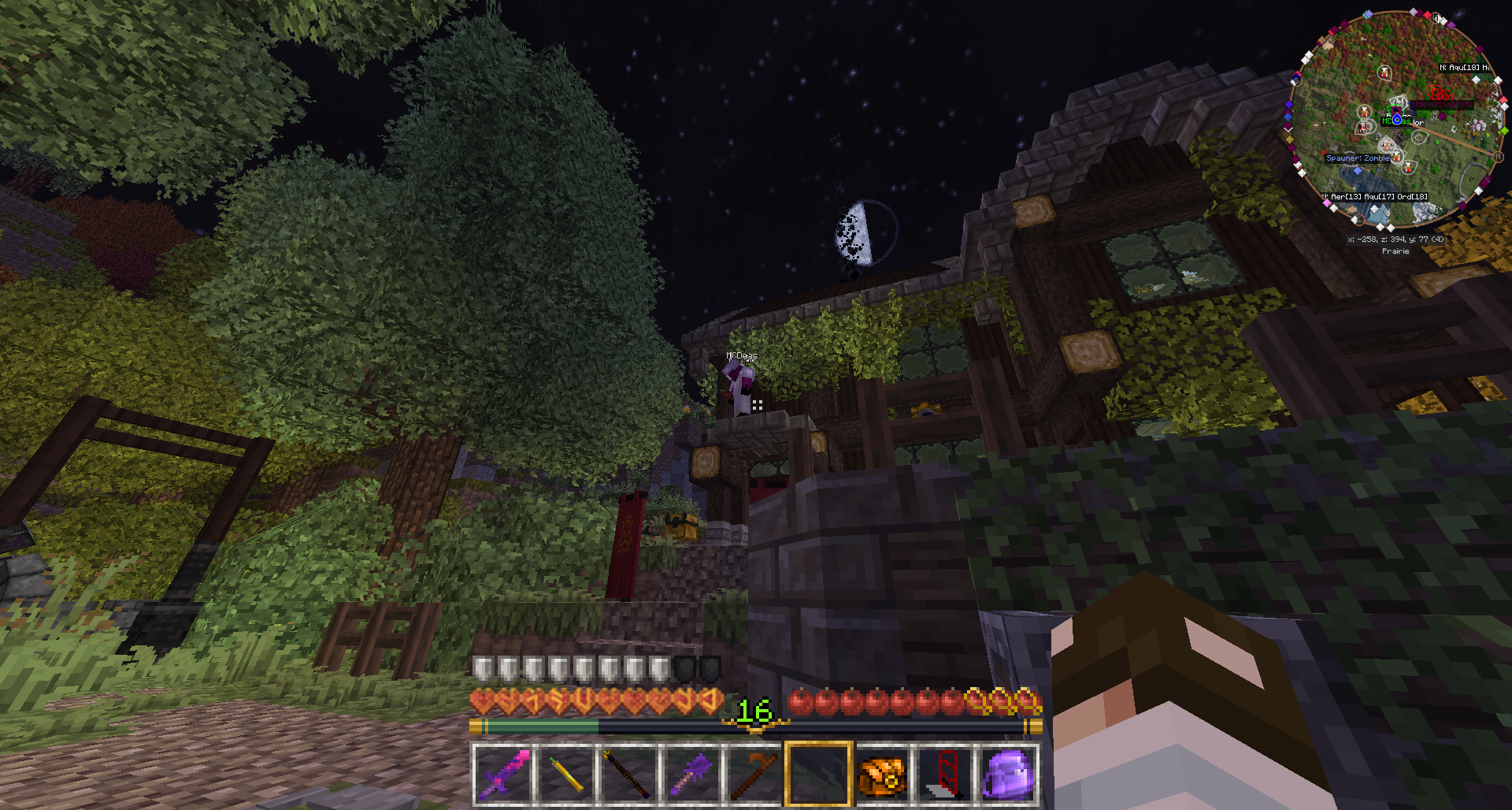The height and width of the screenshot is (810, 1512).
Task: Click the blue player arrow on minimap
Action: coord(1397,119)
